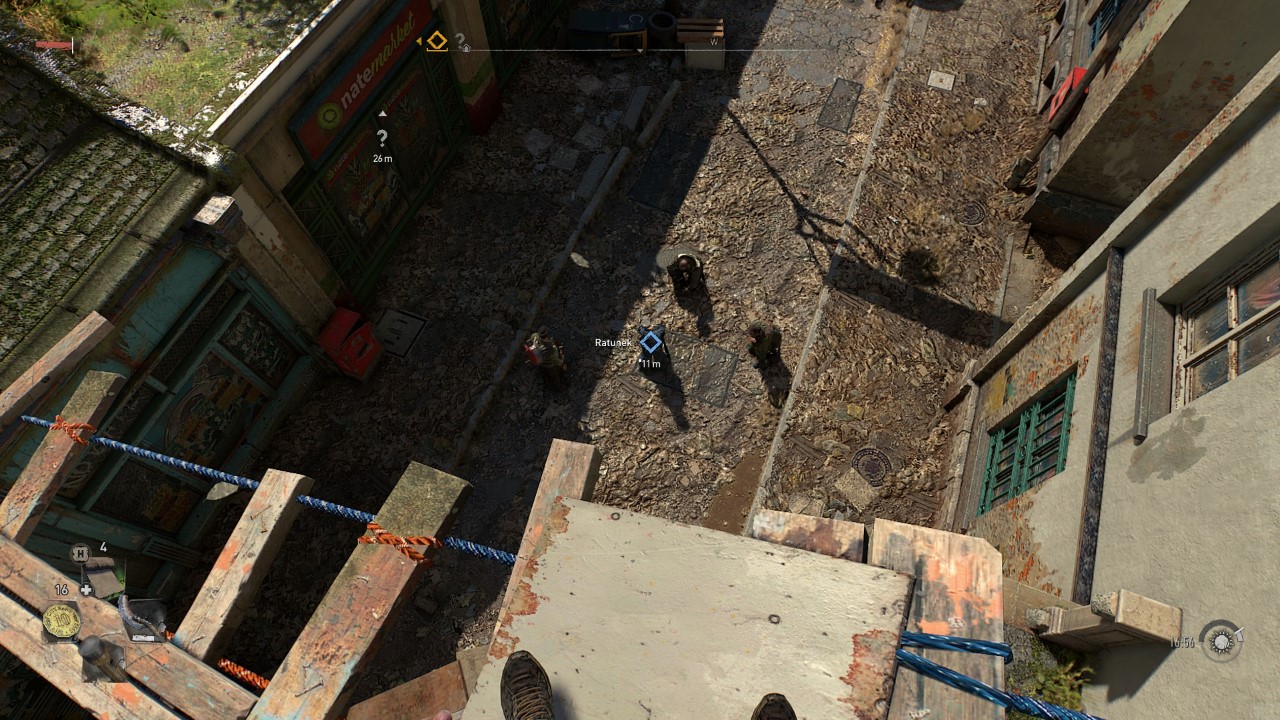
Task: Click the white center triangle on the compass
Action: point(639,50)
